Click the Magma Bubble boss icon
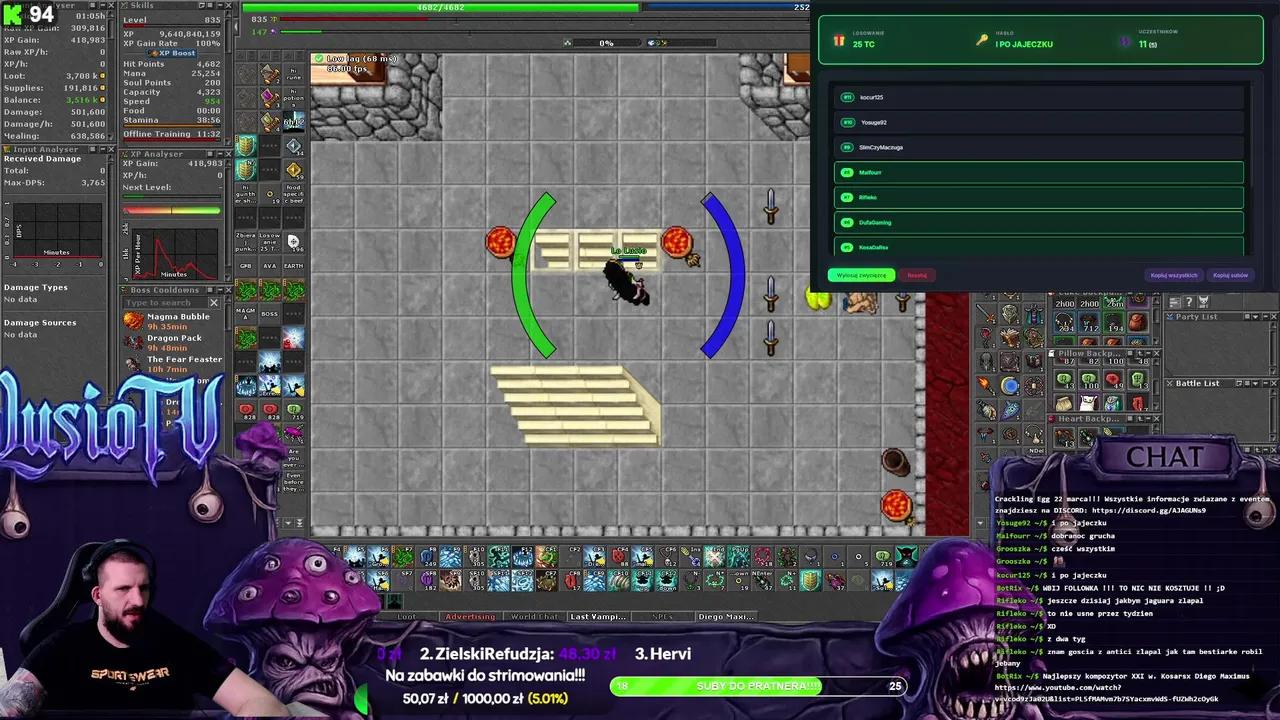The height and width of the screenshot is (720, 1280). 133,318
